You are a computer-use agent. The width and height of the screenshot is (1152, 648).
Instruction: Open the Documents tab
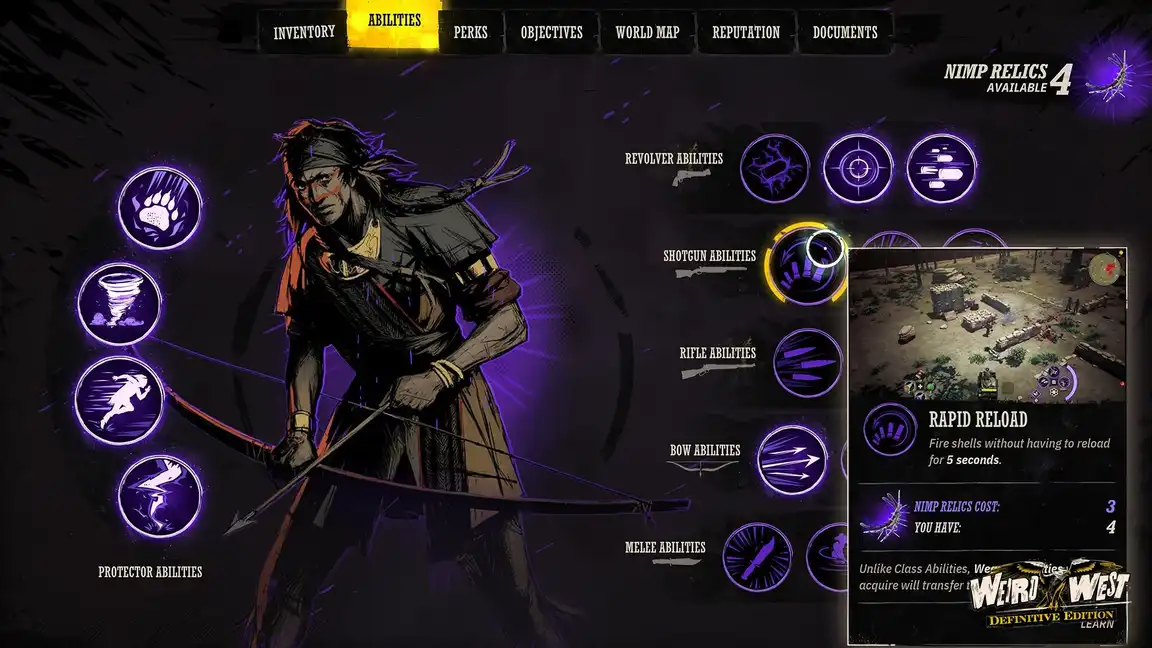(845, 32)
